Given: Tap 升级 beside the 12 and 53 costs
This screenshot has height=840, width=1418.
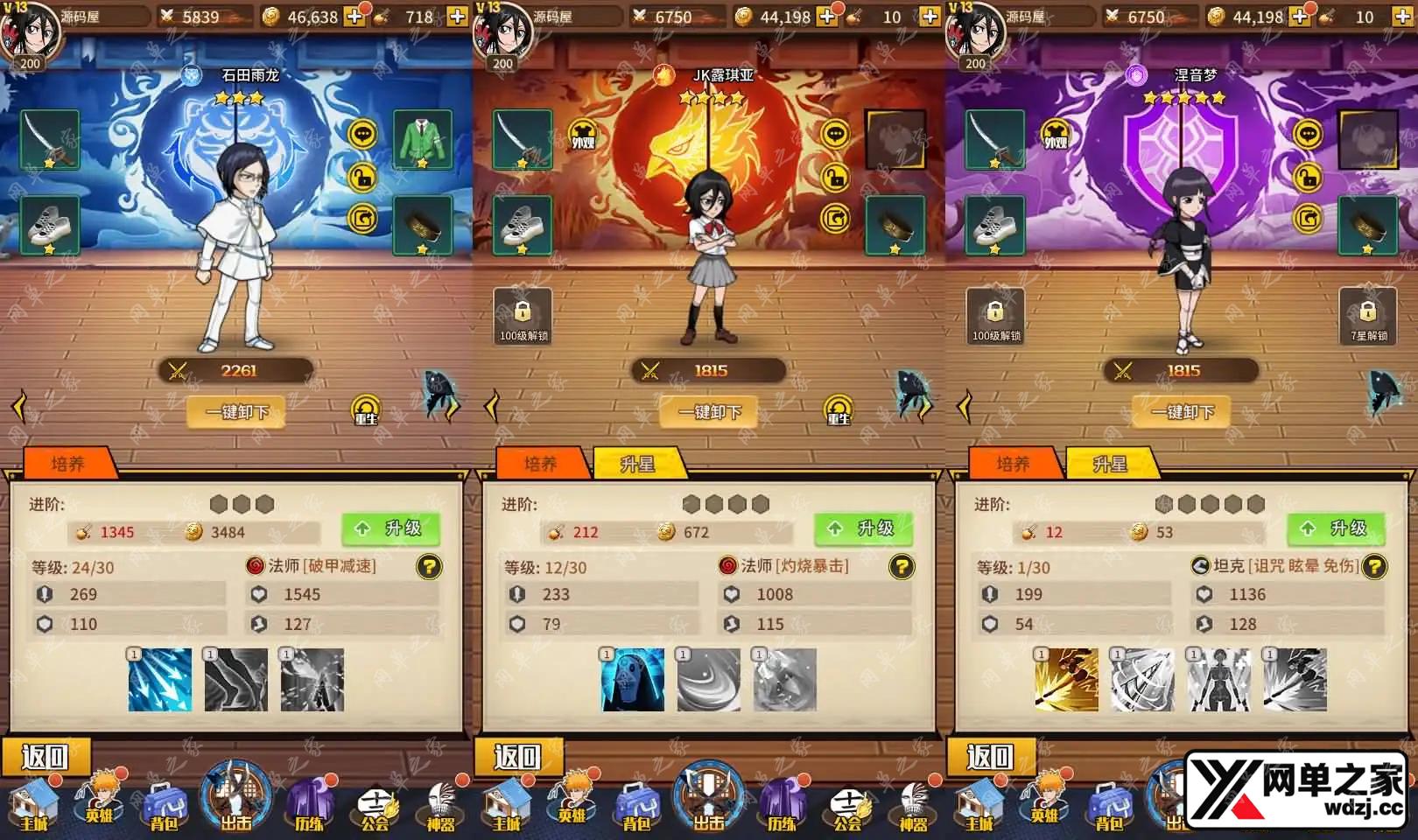Looking at the screenshot, I should point(1336,528).
